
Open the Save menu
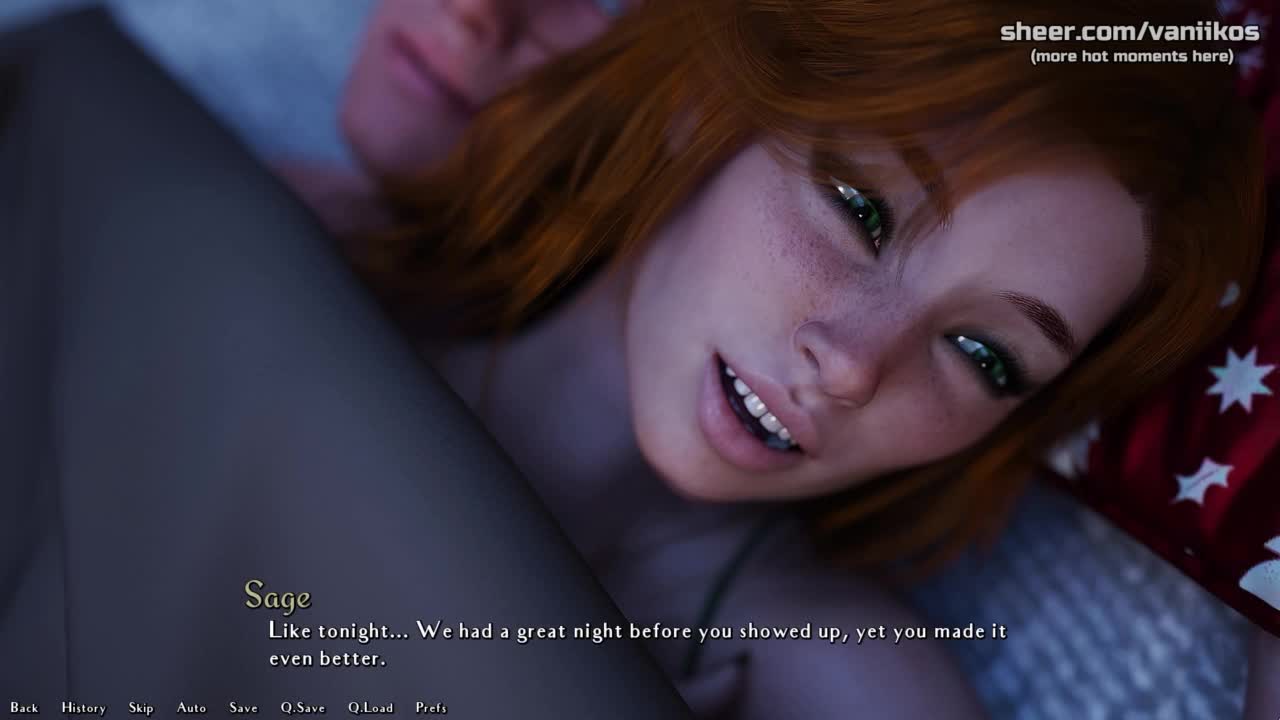click(x=243, y=708)
